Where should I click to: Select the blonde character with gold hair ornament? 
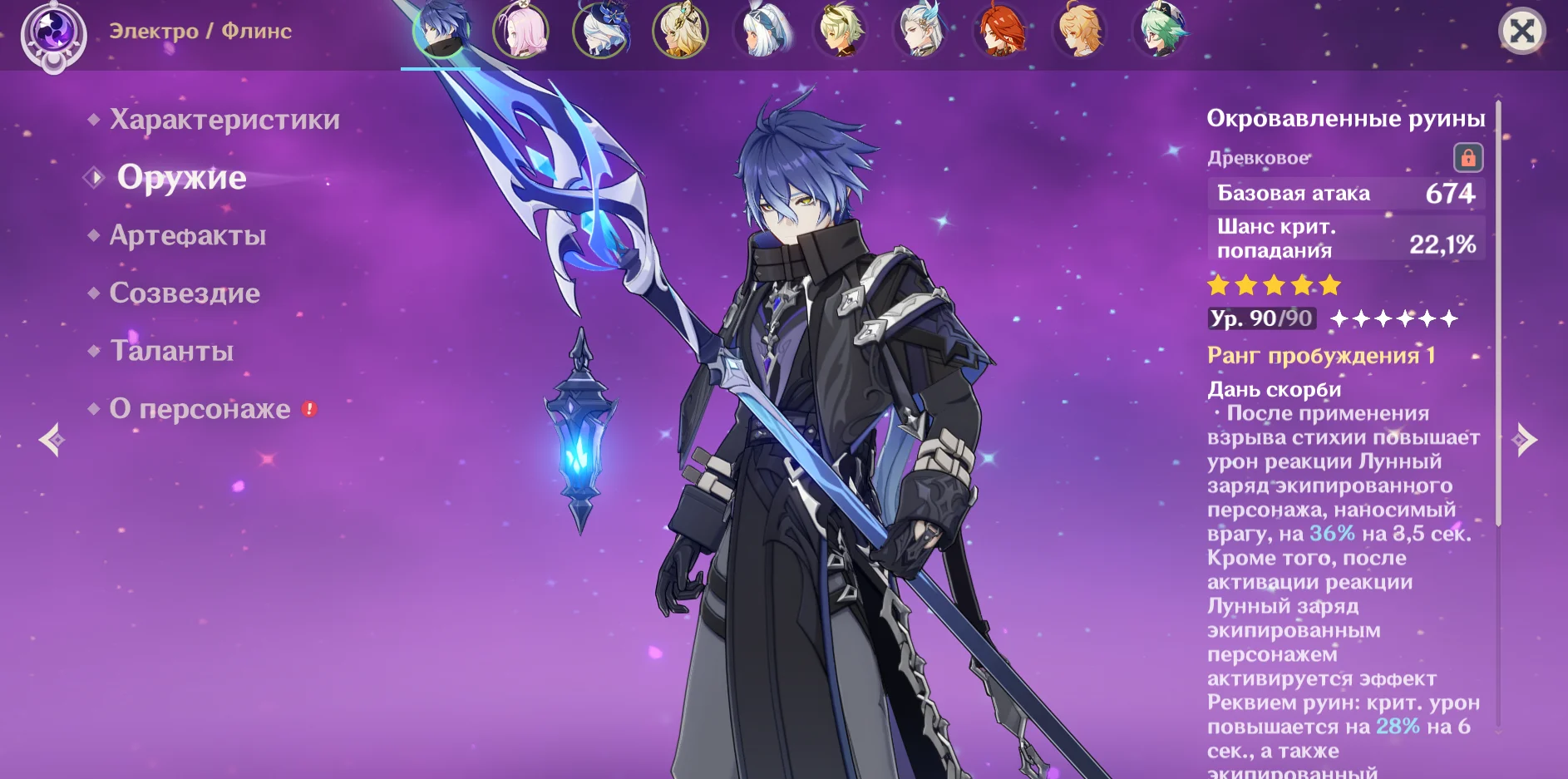(681, 32)
